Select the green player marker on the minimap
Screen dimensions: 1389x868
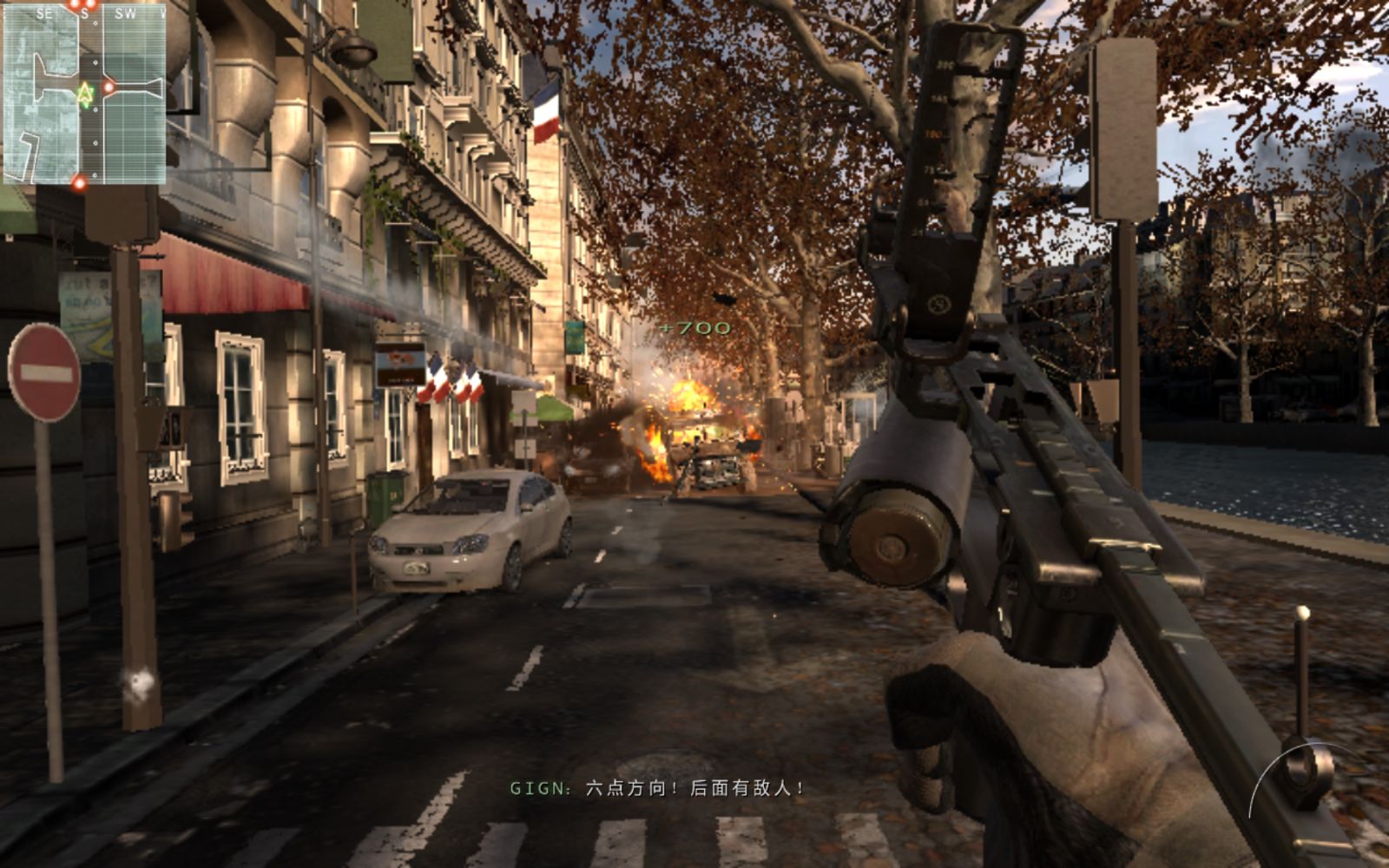pyautogui.click(x=84, y=93)
